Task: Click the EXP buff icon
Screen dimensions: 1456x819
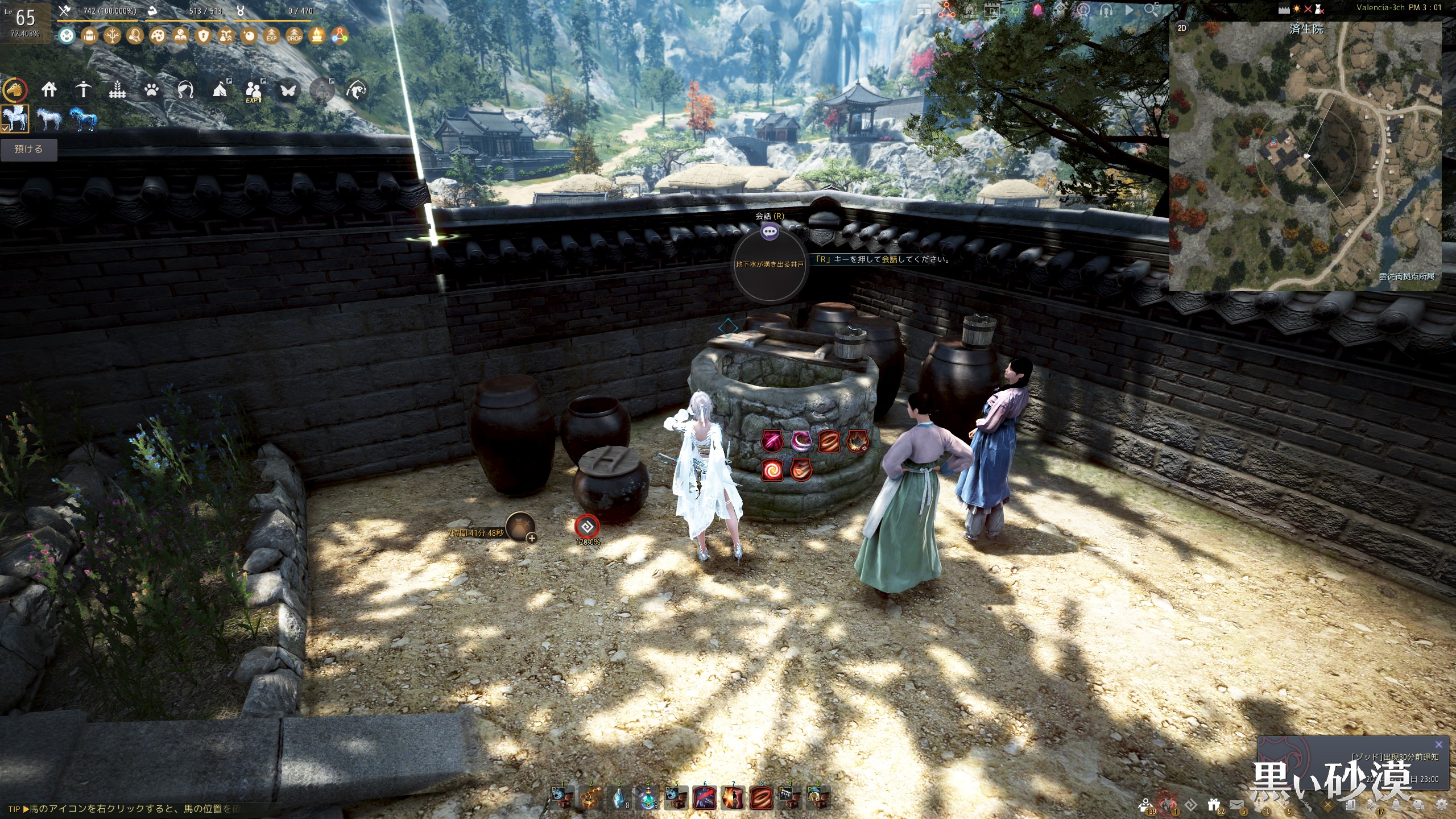Action: click(x=271, y=36)
